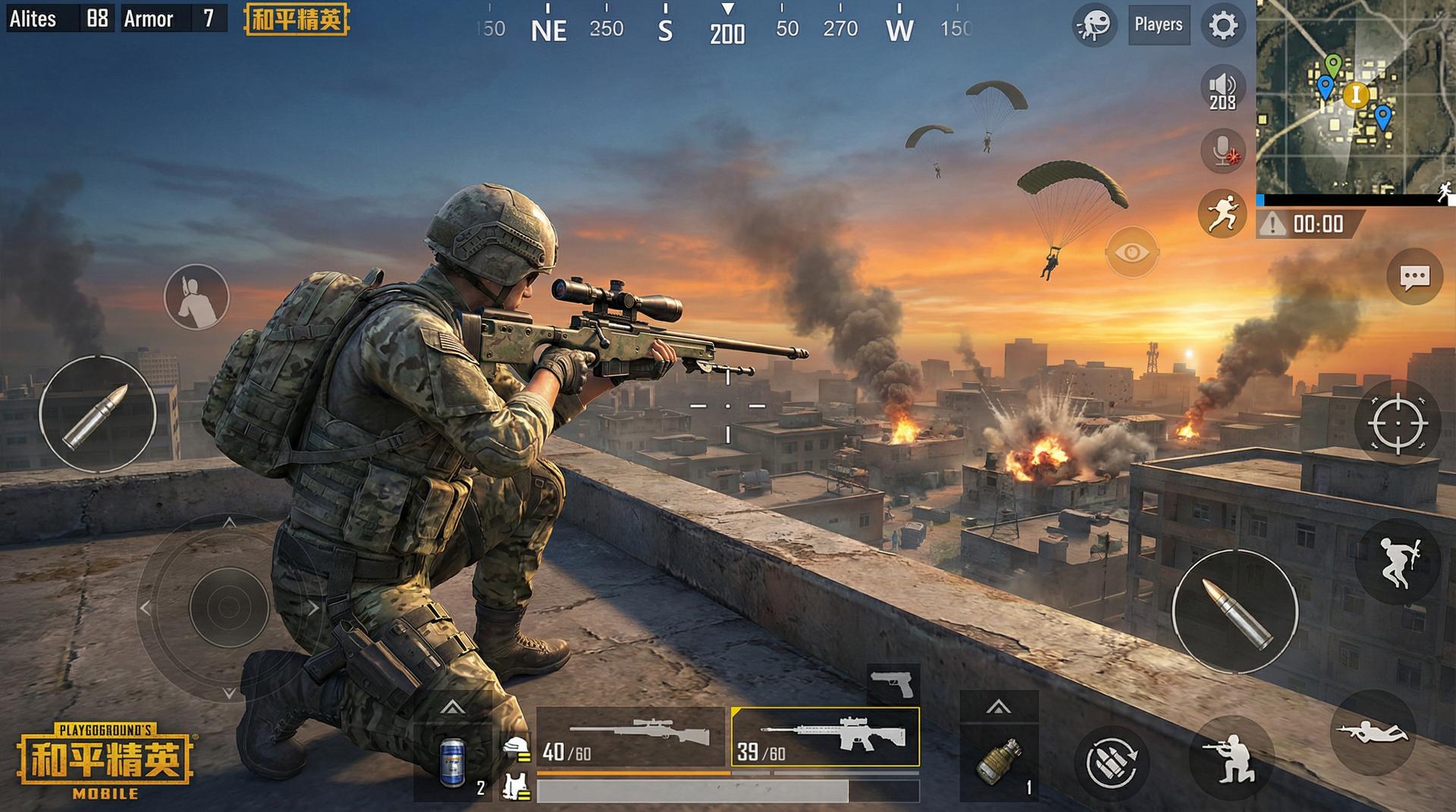Reload weapon with the ammo cycle button
1456x812 pixels.
coord(1111,762)
